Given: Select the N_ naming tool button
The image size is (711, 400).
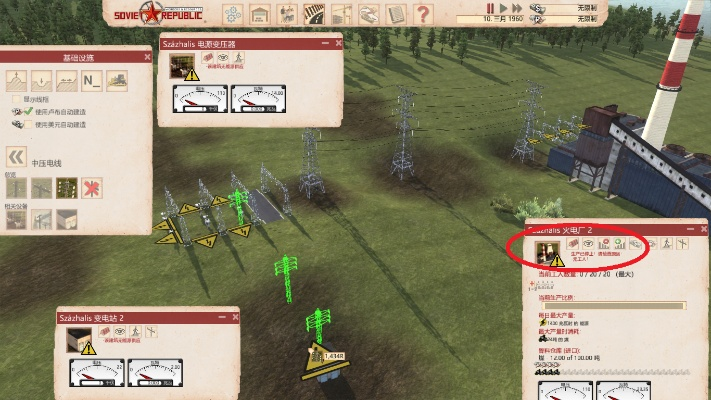Looking at the screenshot, I should tap(91, 80).
